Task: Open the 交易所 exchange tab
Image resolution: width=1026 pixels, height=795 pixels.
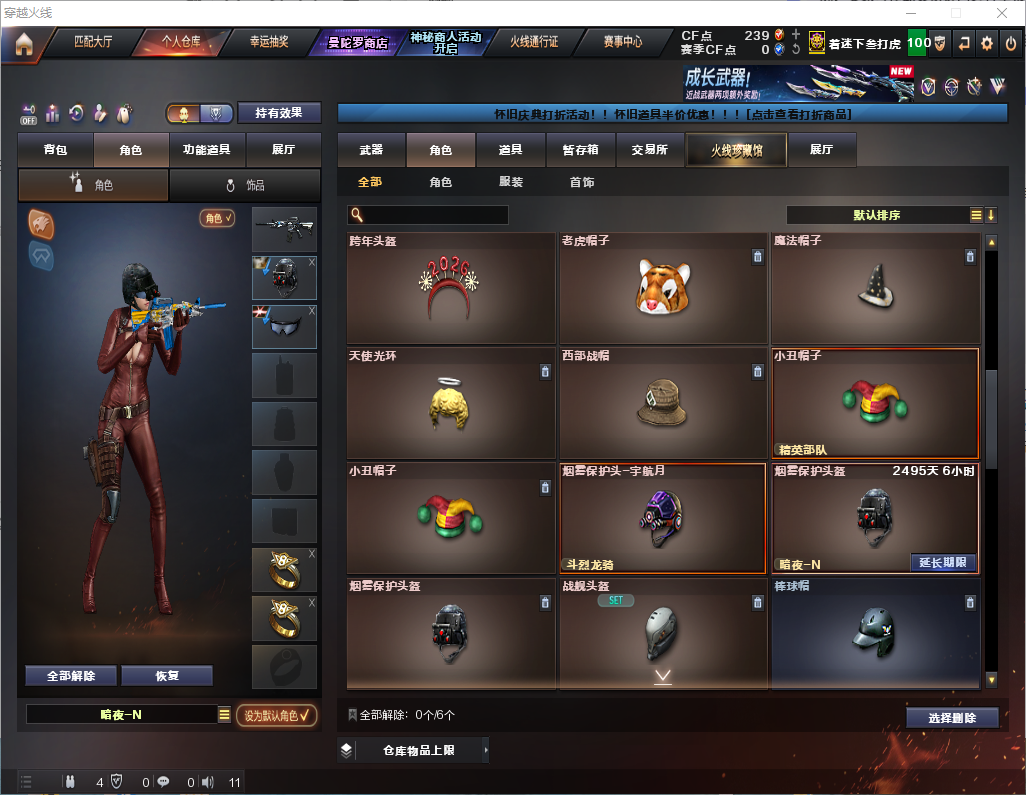Action: [649, 150]
